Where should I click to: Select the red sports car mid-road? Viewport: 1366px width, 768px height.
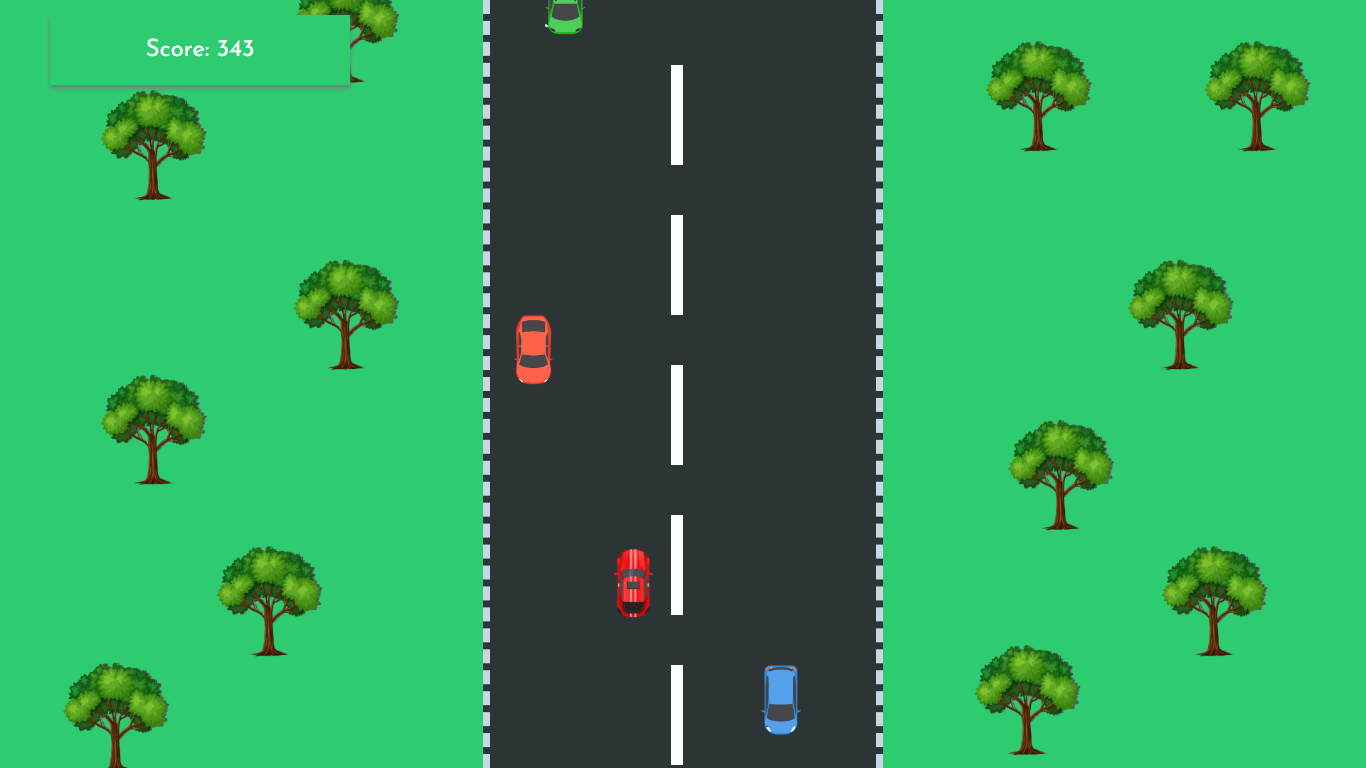634,582
